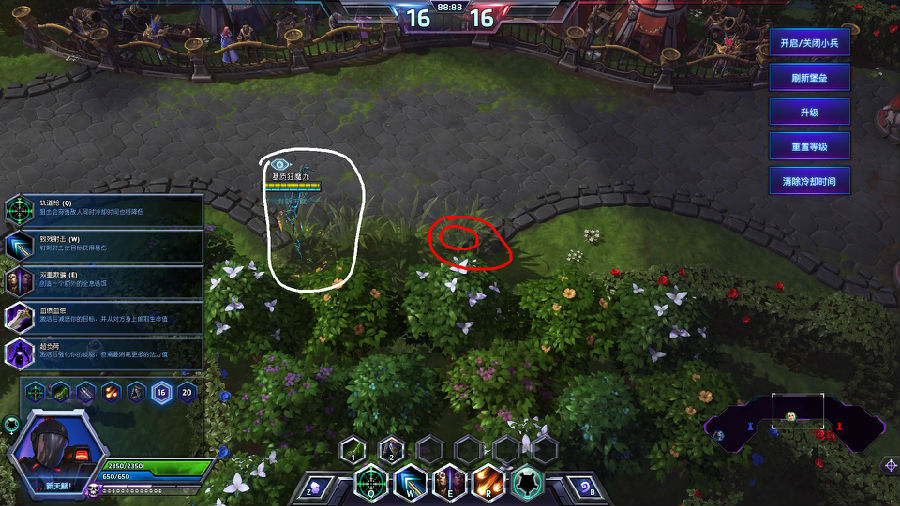Cast the fiery meteor R heroic ability
The image size is (900, 506).
(x=489, y=483)
